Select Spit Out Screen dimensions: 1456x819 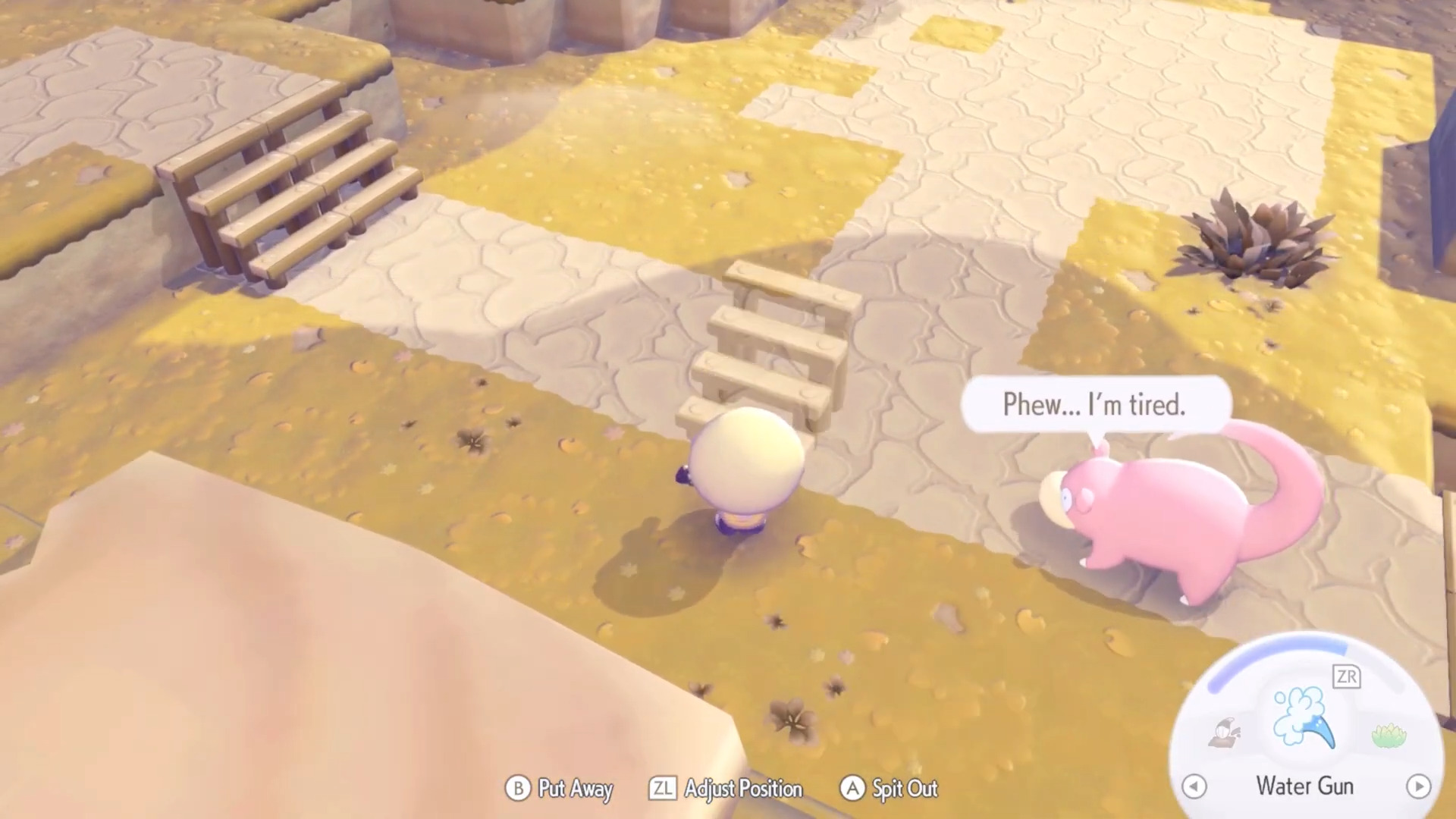coord(904,789)
